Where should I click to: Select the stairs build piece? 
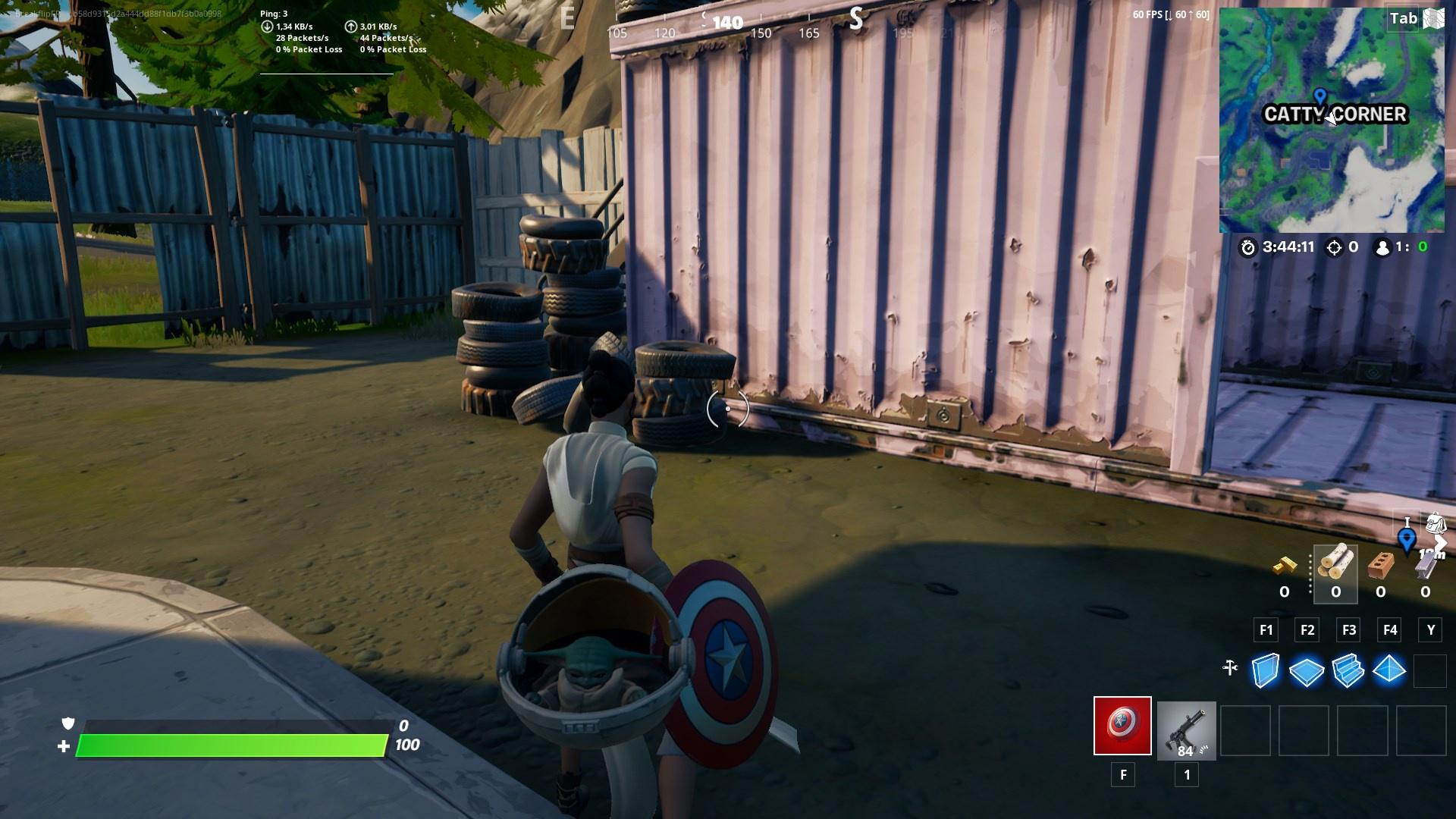tap(1349, 669)
